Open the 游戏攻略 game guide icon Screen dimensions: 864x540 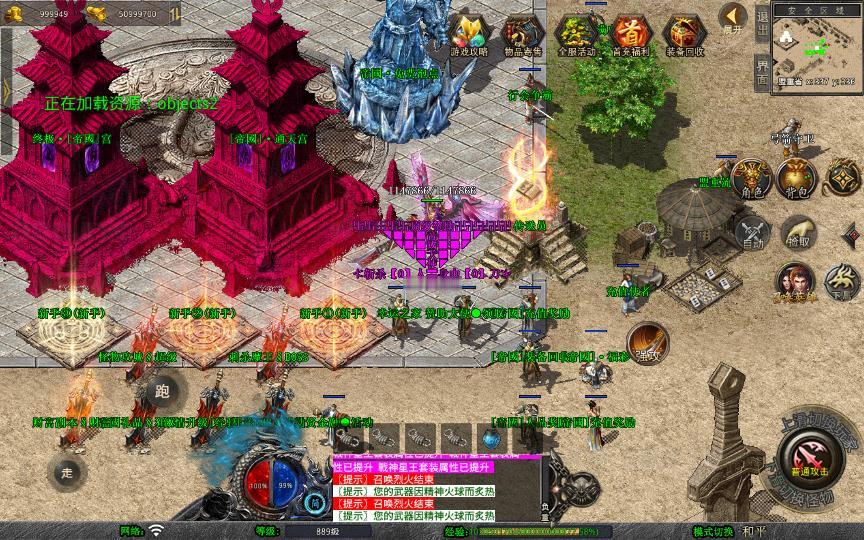click(468, 33)
